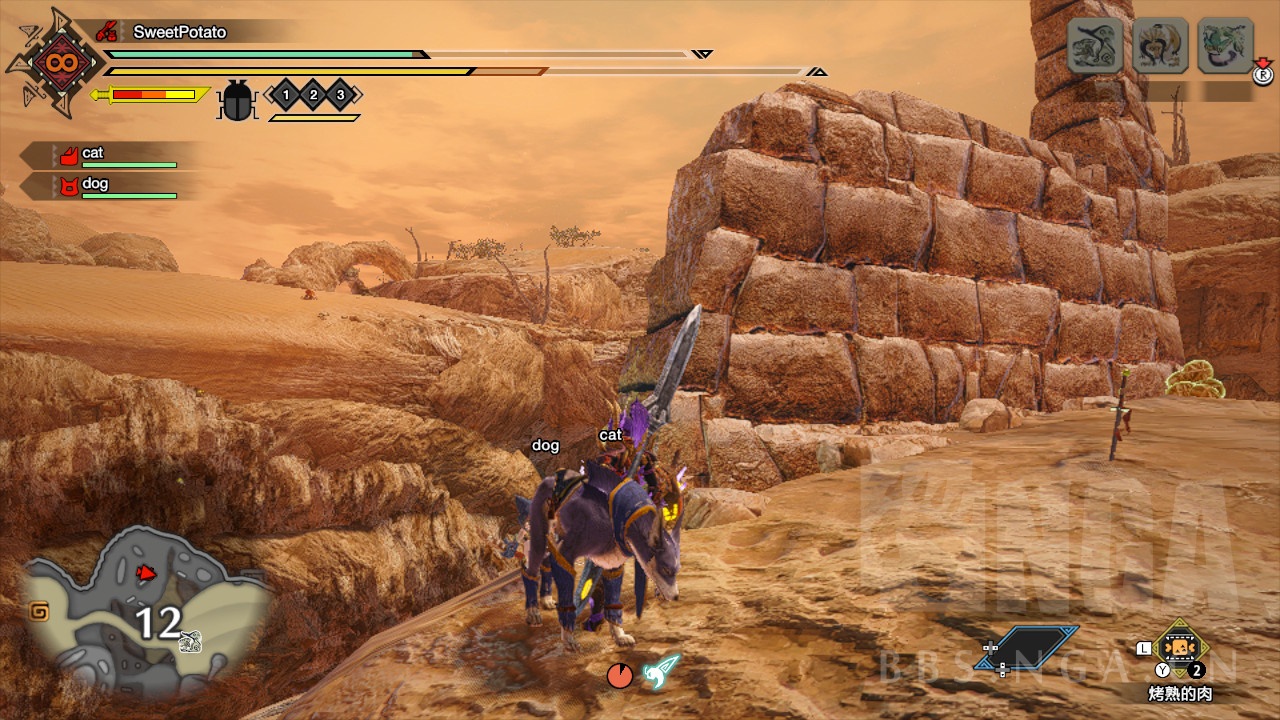
Task: Click the SweetPotato player name plate
Action: pos(180,32)
